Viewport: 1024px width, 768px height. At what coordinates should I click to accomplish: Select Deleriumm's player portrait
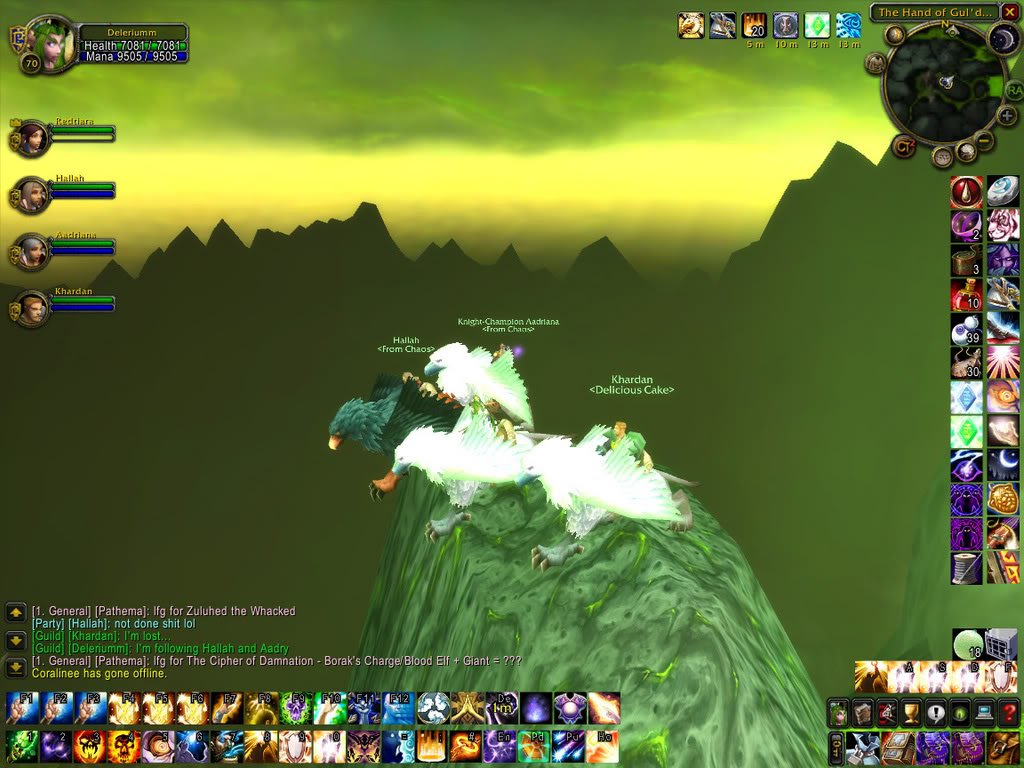point(49,44)
